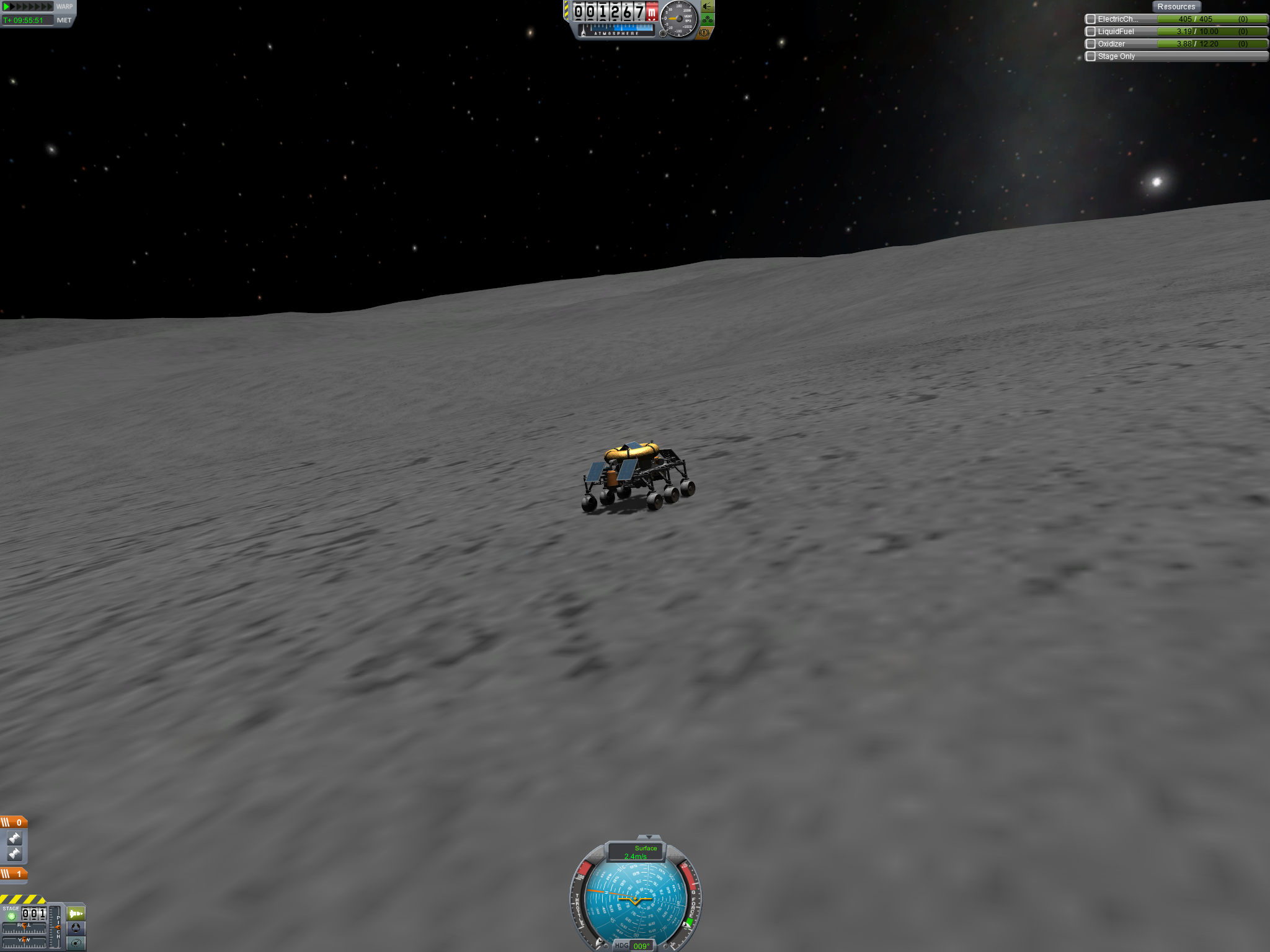Select the upper engine icon in stage 0
This screenshot has width=1270, height=952.
pyautogui.click(x=14, y=839)
